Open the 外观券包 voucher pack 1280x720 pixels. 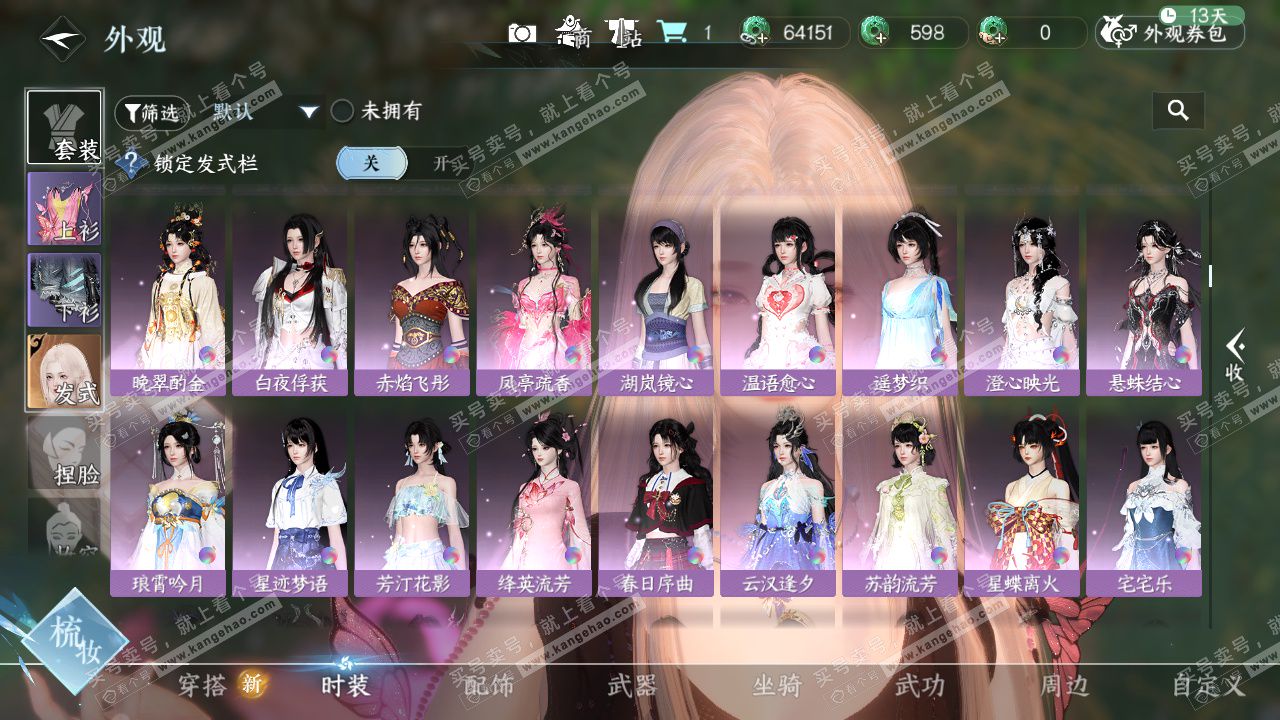click(1170, 33)
